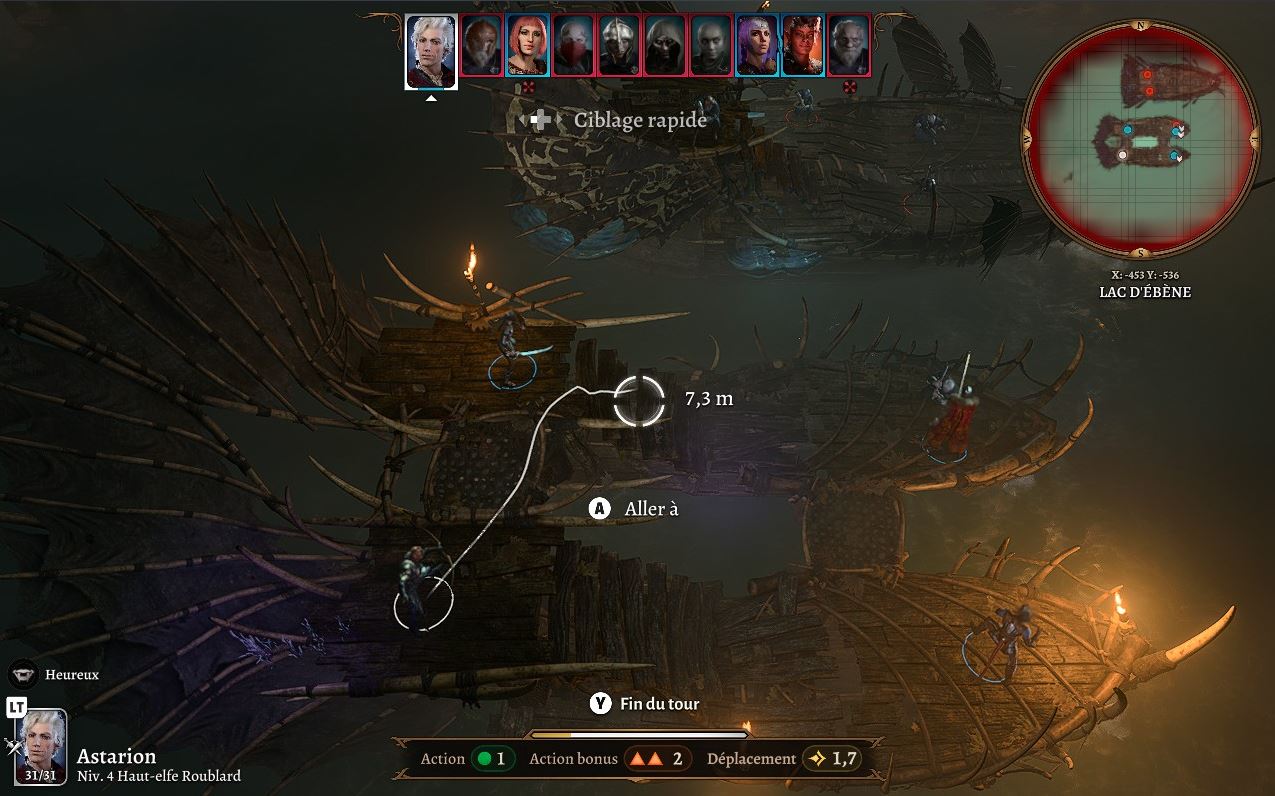
Task: Choose the bald grey-skinned enemy's turn portrait
Action: click(x=711, y=45)
